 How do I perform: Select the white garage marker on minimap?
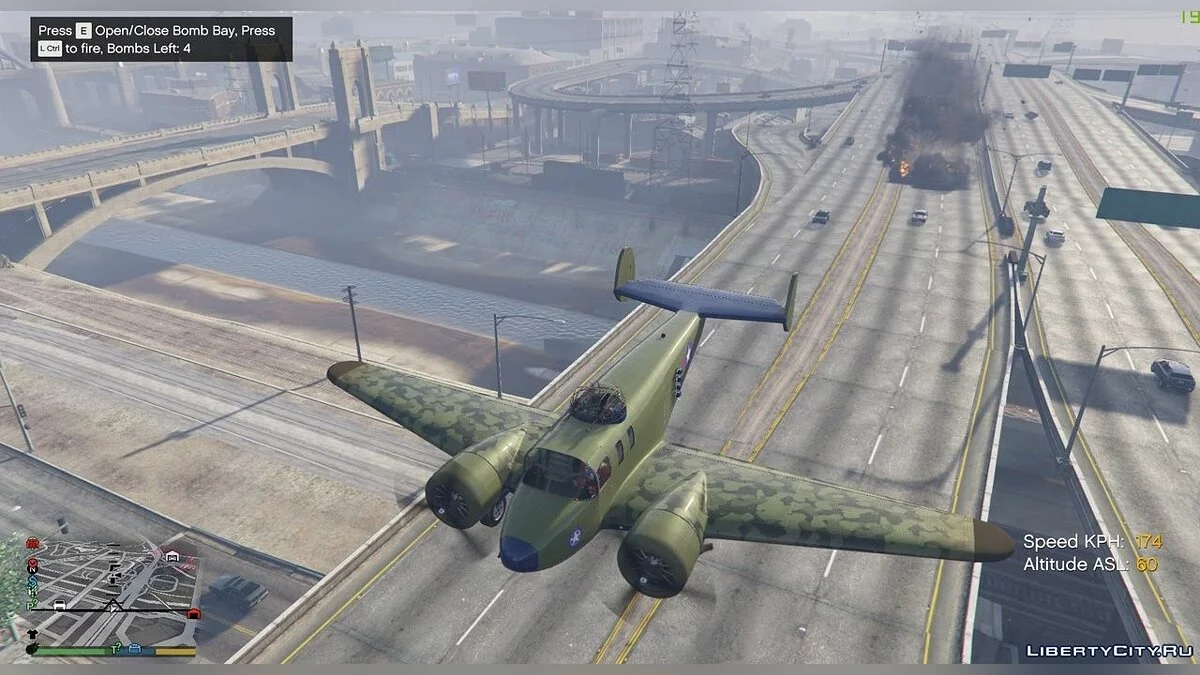tap(173, 557)
